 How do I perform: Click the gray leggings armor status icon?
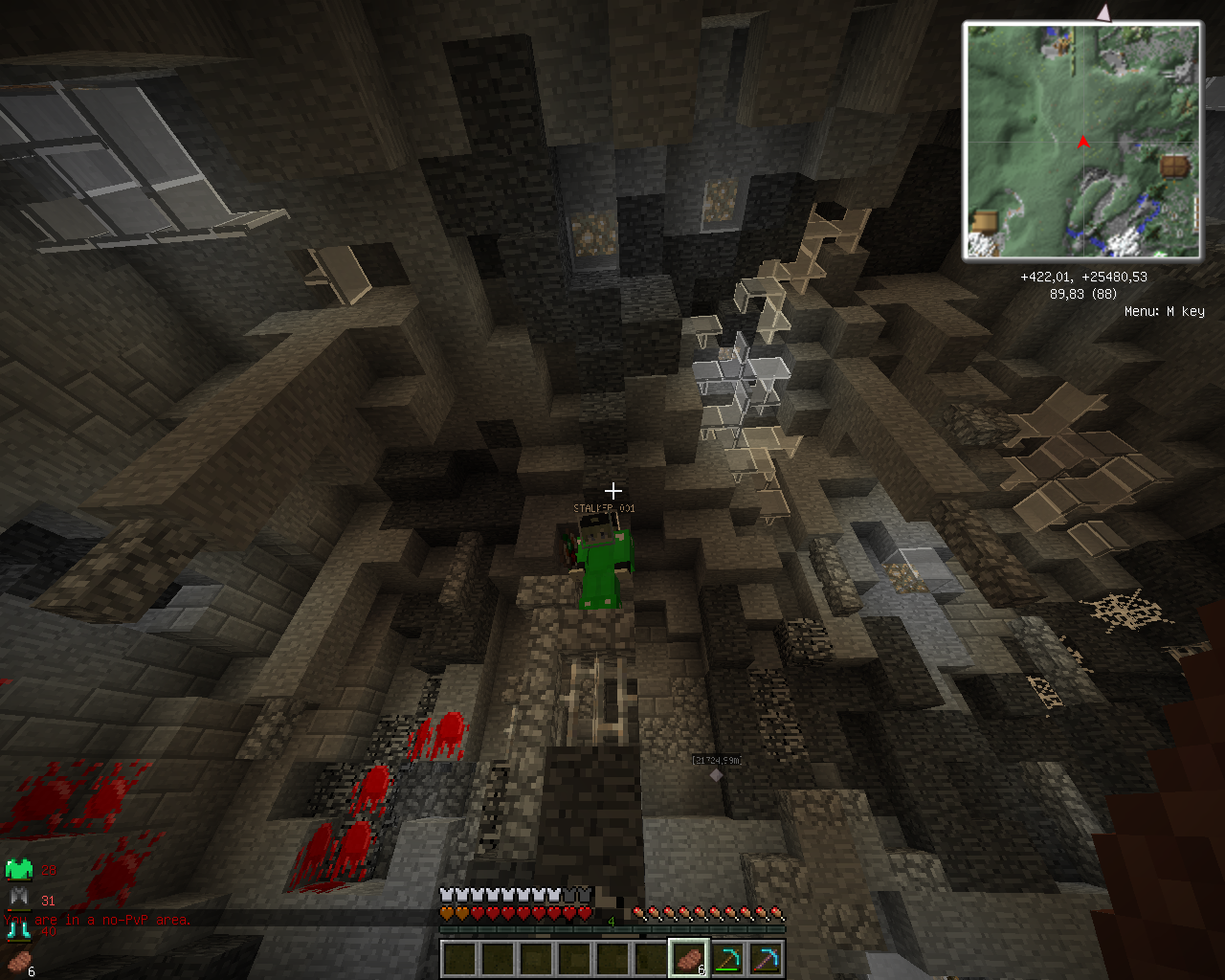[x=19, y=898]
